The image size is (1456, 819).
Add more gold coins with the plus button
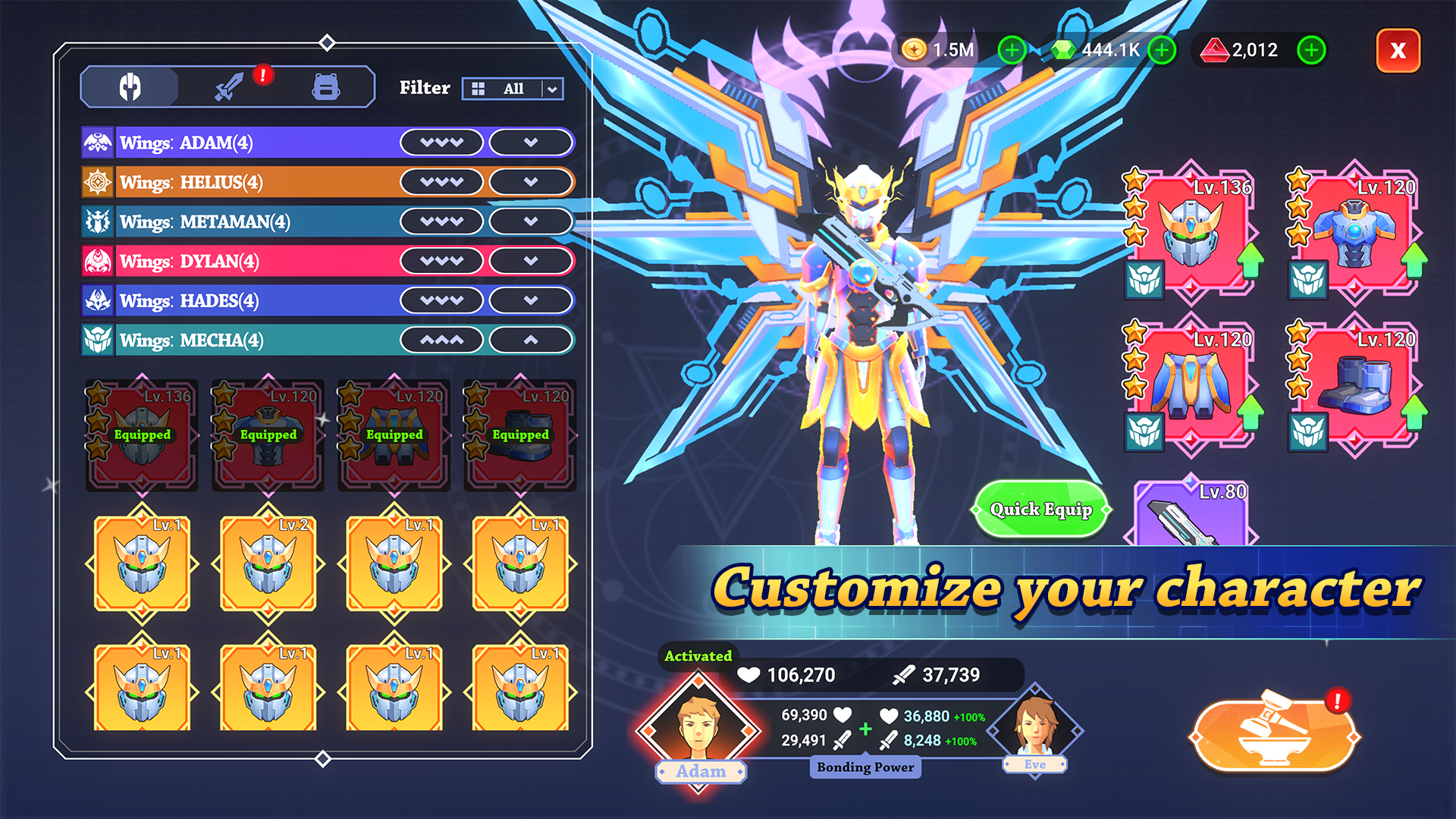tap(1012, 51)
